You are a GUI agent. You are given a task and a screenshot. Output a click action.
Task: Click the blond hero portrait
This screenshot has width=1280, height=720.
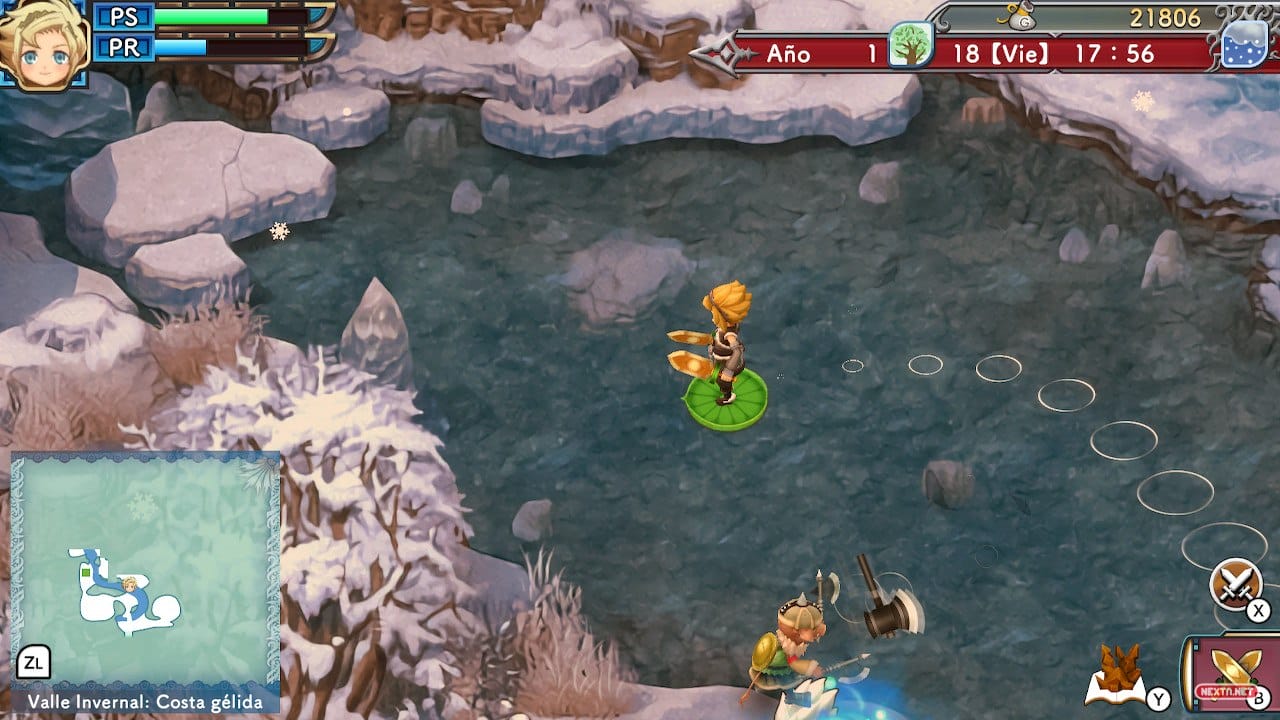pos(44,44)
